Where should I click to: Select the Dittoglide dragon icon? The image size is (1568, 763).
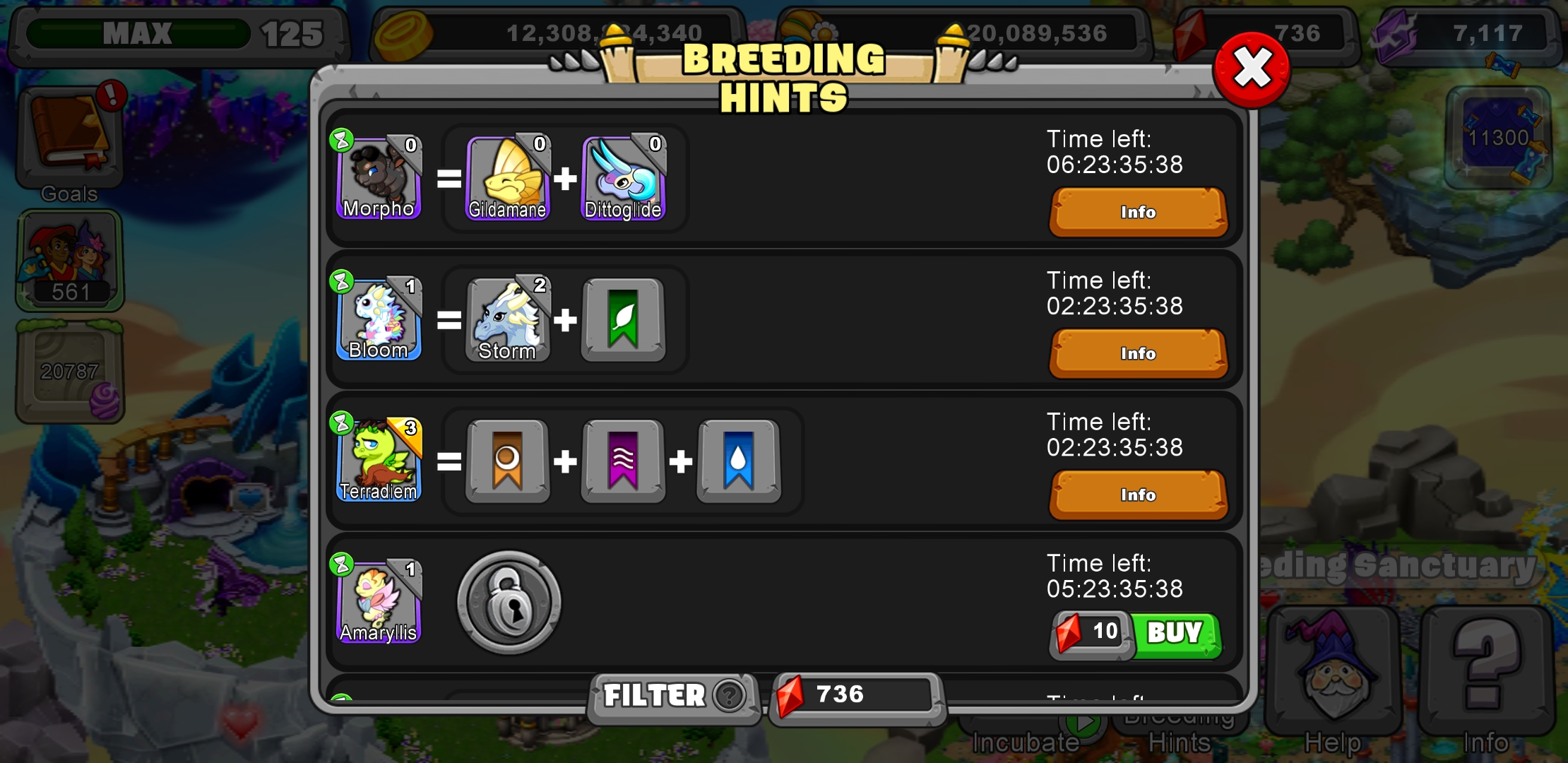[x=623, y=177]
